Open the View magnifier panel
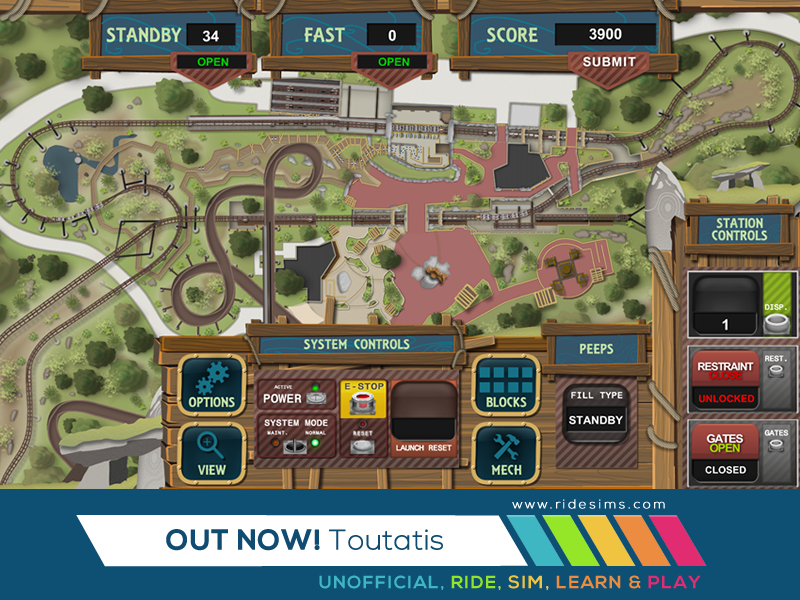 tap(211, 453)
